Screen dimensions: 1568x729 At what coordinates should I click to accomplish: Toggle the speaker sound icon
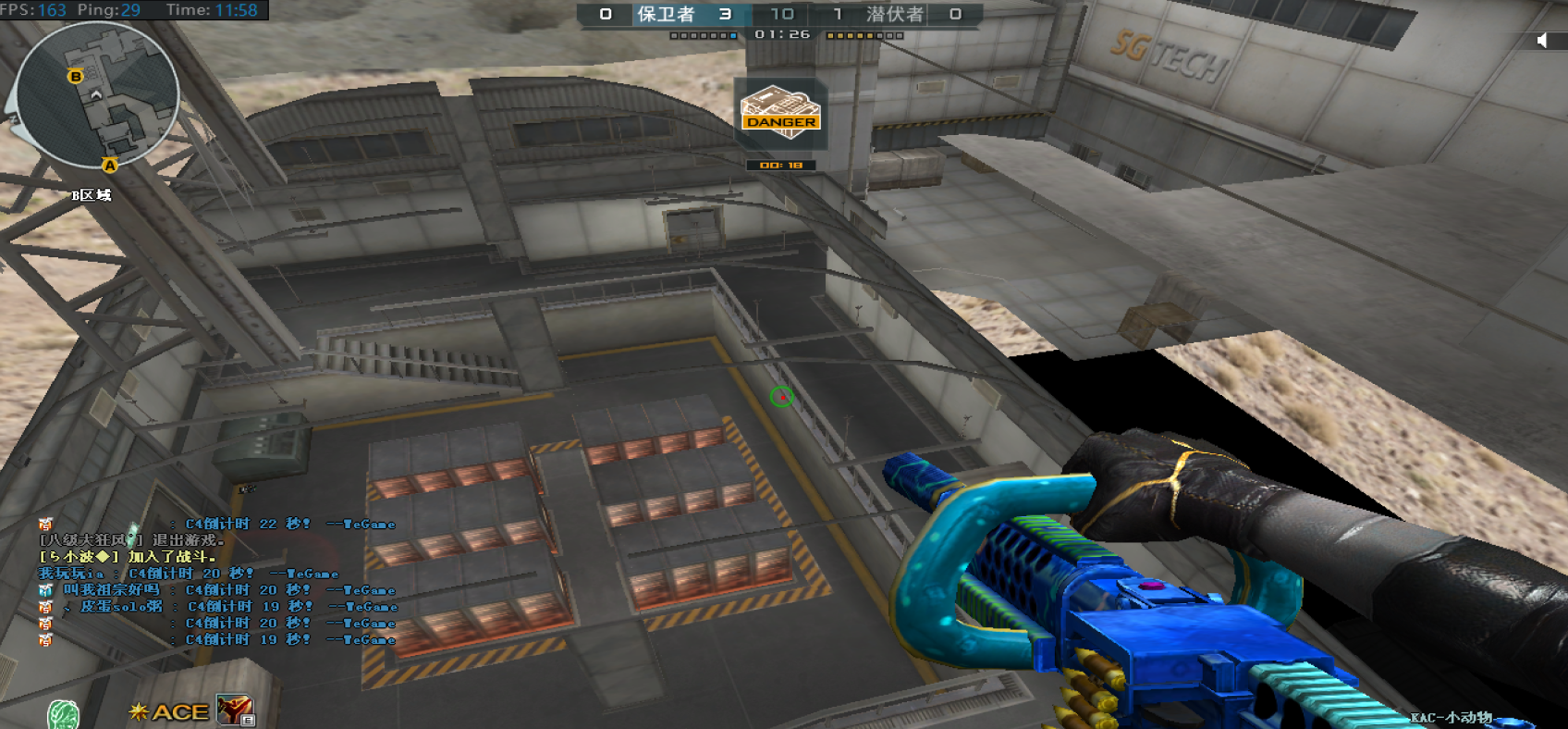[1541, 40]
